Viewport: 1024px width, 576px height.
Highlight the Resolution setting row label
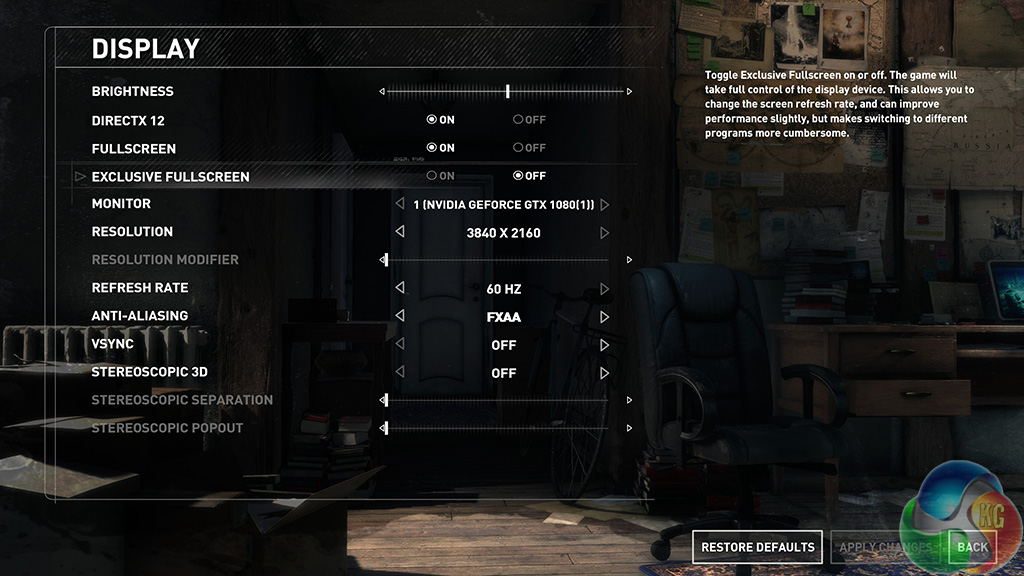tap(132, 232)
